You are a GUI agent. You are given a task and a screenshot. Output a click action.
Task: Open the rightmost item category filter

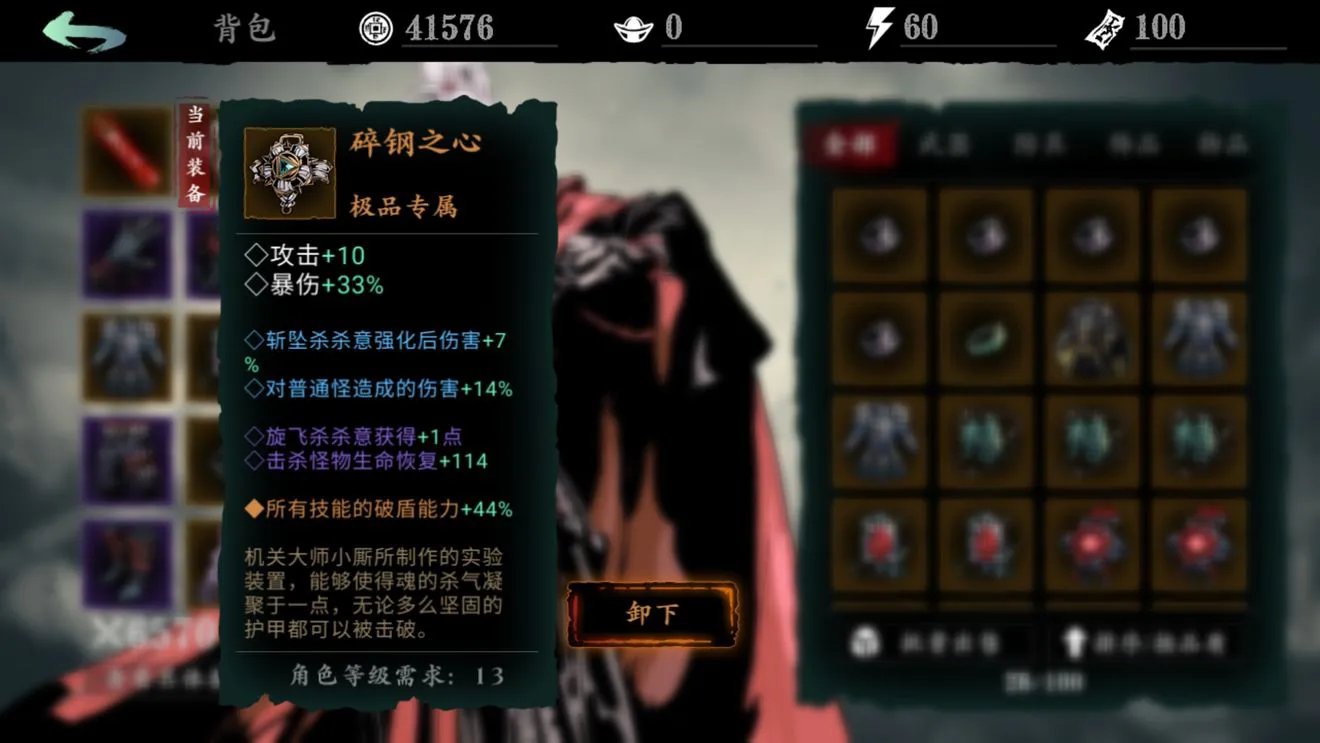click(x=1225, y=145)
